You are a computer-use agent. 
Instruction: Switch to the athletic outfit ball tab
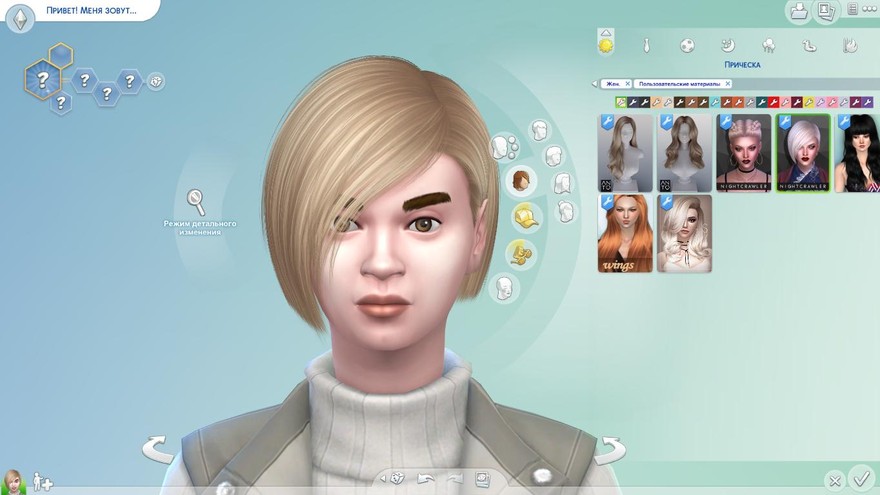click(x=687, y=45)
